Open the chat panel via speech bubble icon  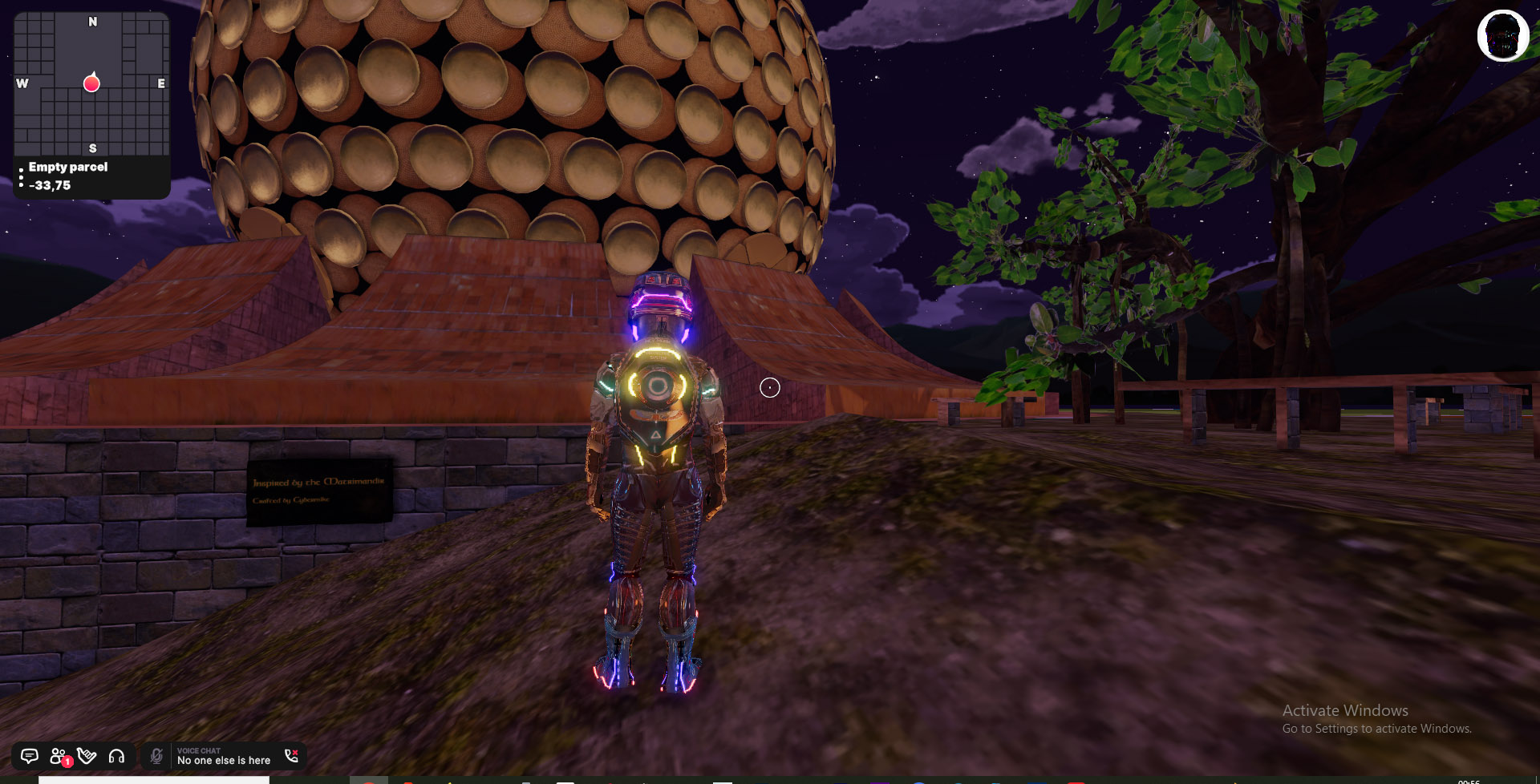point(30,756)
